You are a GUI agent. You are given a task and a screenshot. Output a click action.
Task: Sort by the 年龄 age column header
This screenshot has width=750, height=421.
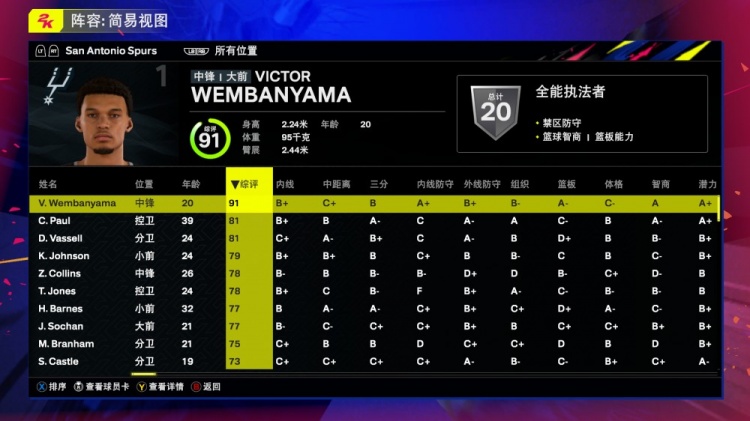pos(190,185)
